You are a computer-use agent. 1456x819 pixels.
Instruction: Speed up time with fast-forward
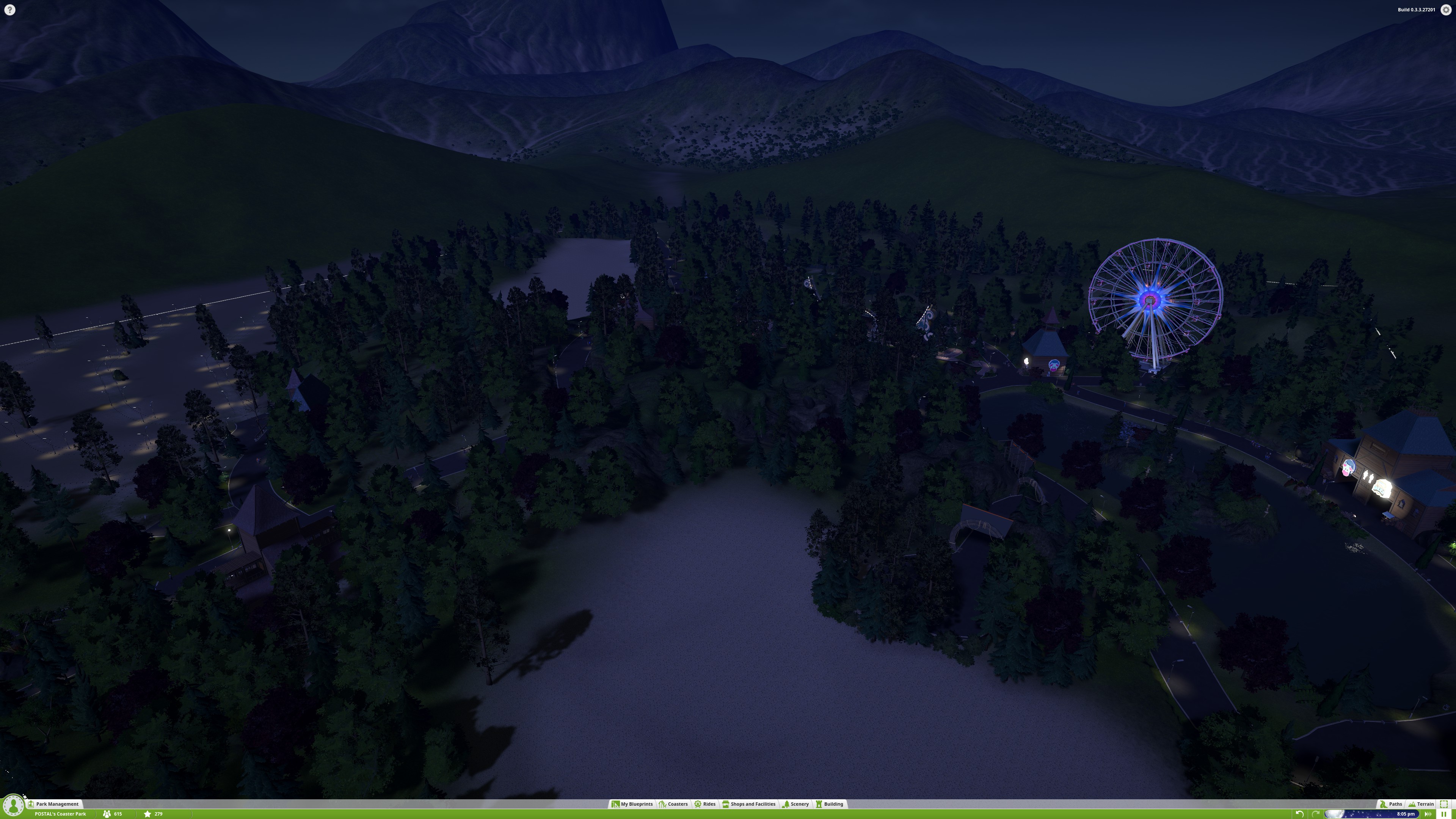[1428, 814]
